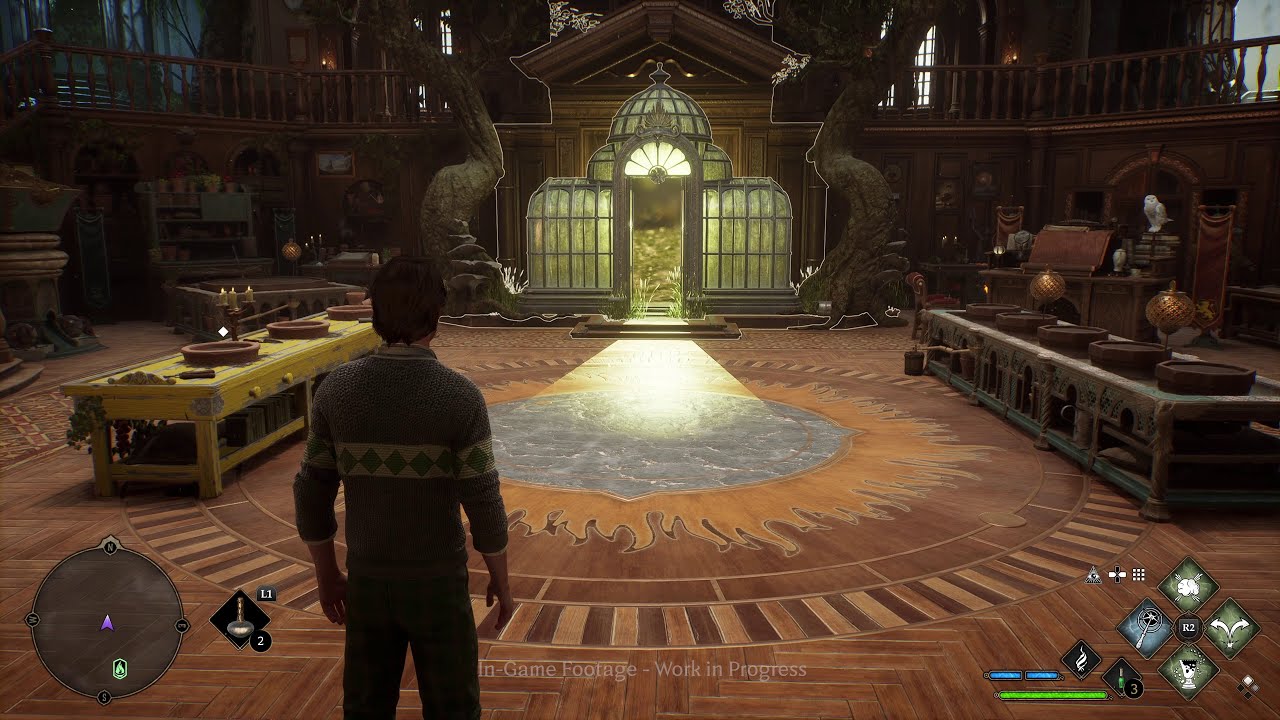Select the green Floo Flame marker on minimap

[120, 669]
